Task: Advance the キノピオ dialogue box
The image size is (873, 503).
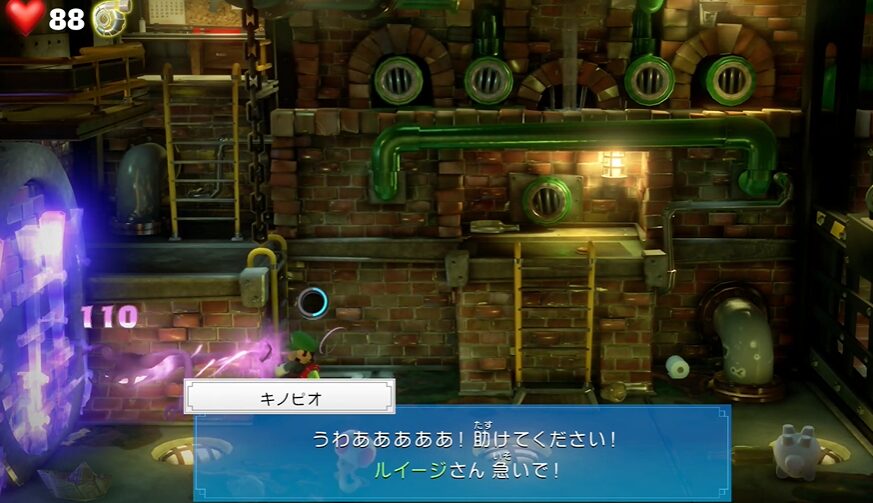Action: coord(462,453)
